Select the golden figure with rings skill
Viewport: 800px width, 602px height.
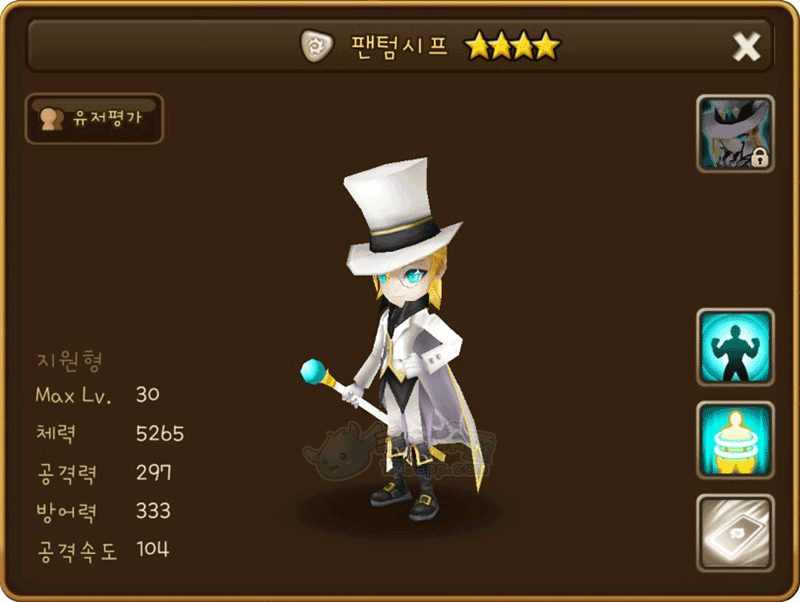pos(735,440)
